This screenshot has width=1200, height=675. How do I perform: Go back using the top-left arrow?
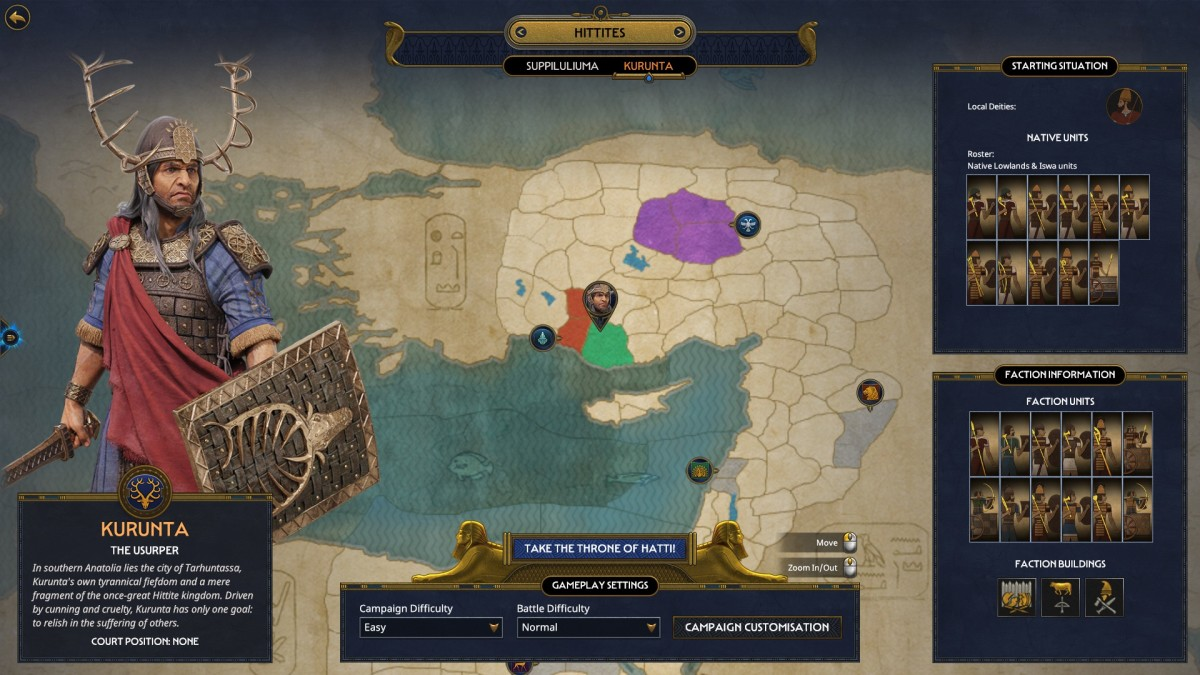[x=17, y=17]
